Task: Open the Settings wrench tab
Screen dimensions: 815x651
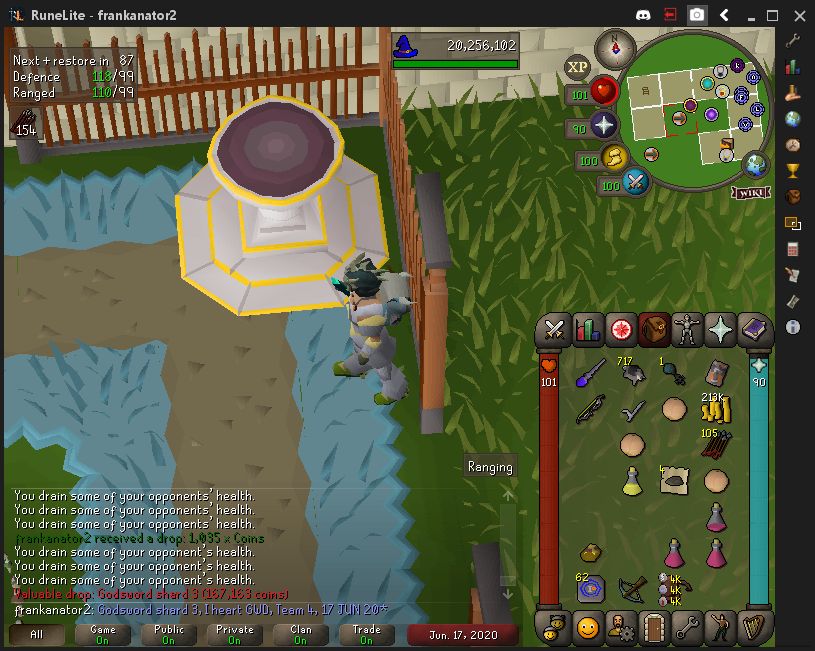Action: (688, 629)
